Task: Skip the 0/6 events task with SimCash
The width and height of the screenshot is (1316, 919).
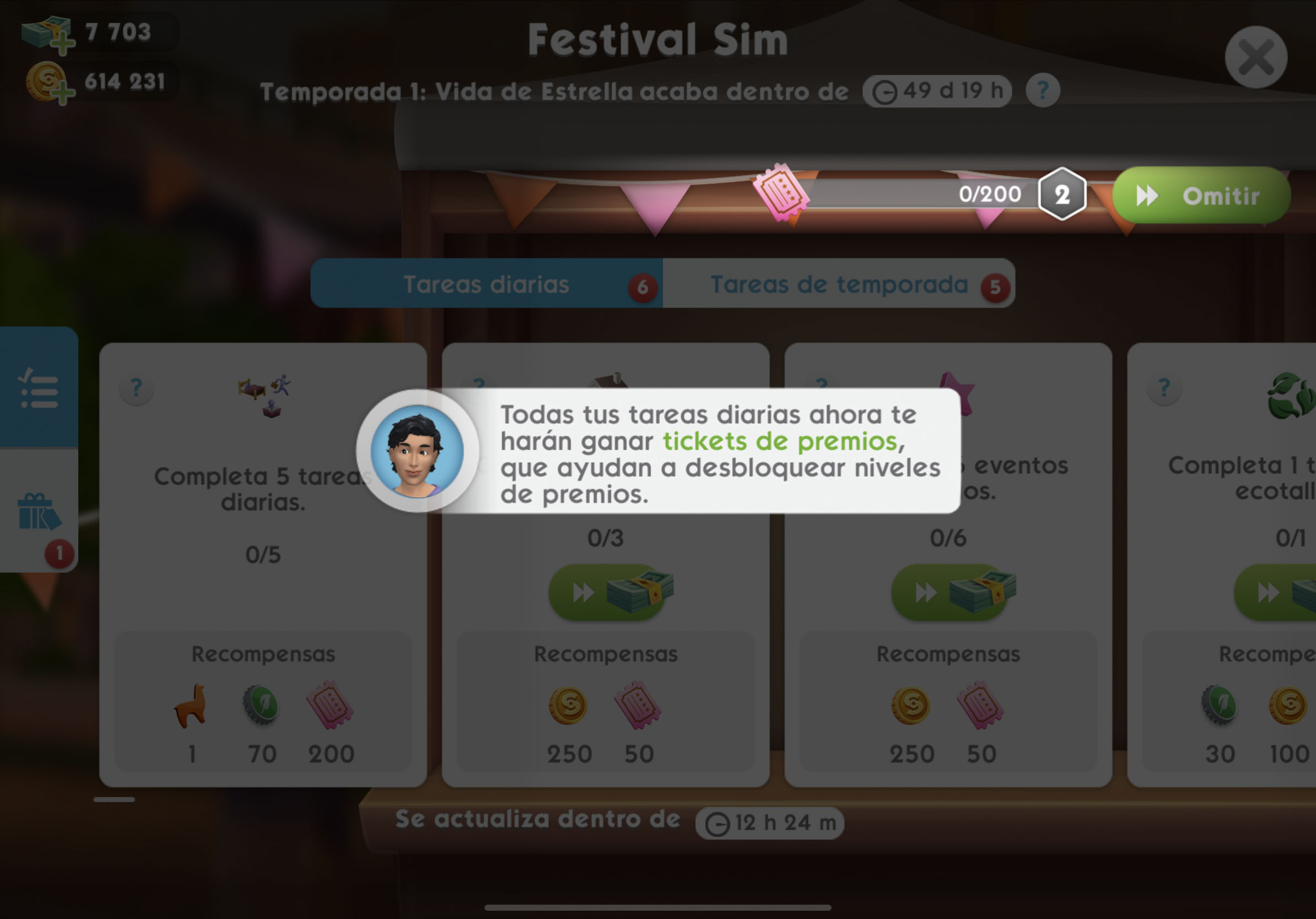Action: point(952,592)
